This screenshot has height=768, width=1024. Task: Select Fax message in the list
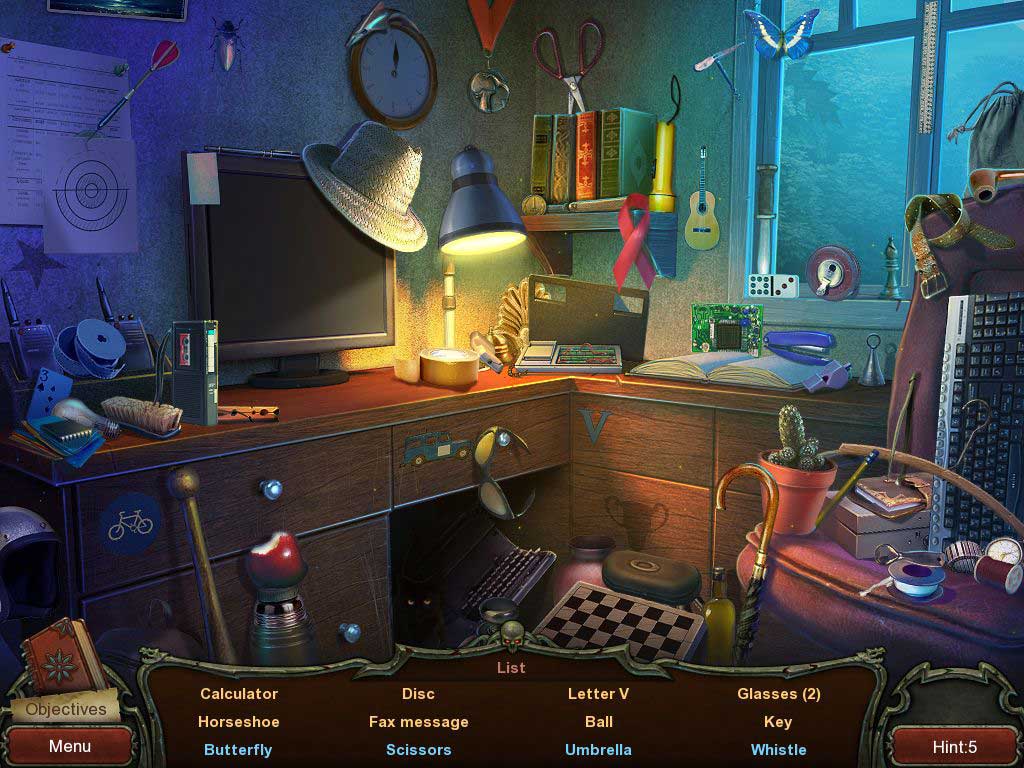[x=418, y=721]
